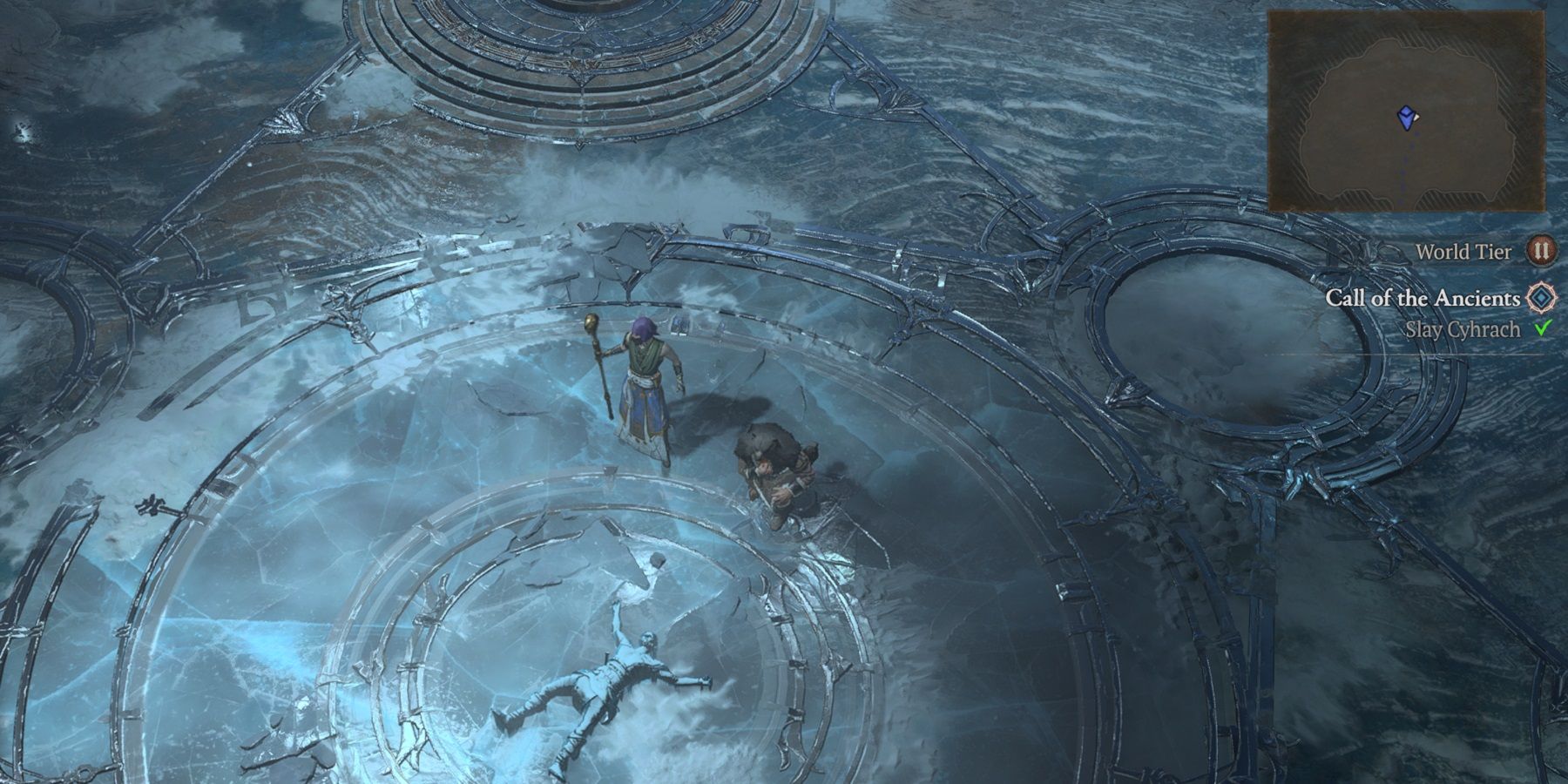
Task: Select the blue diamond position indicator on minimap
Action: [1406, 118]
